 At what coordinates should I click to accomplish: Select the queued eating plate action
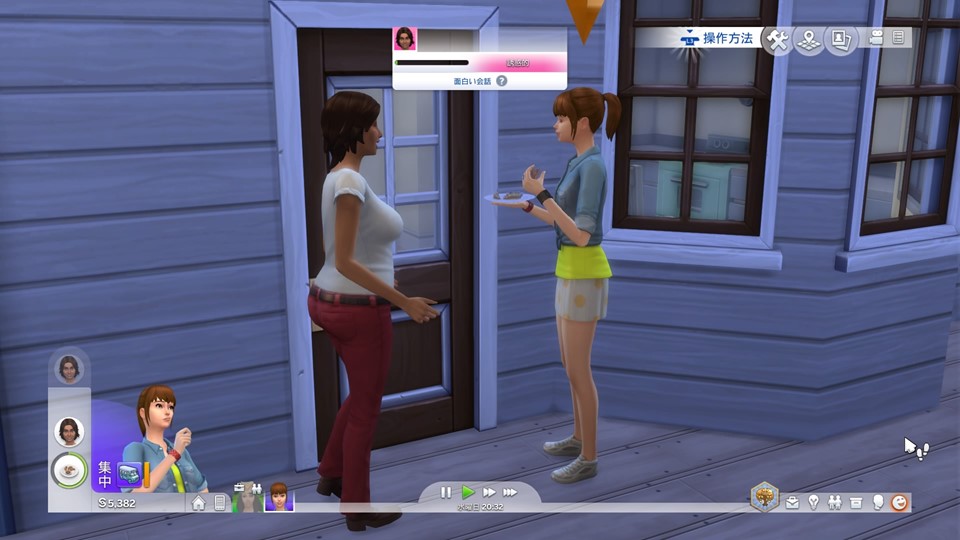tap(69, 469)
